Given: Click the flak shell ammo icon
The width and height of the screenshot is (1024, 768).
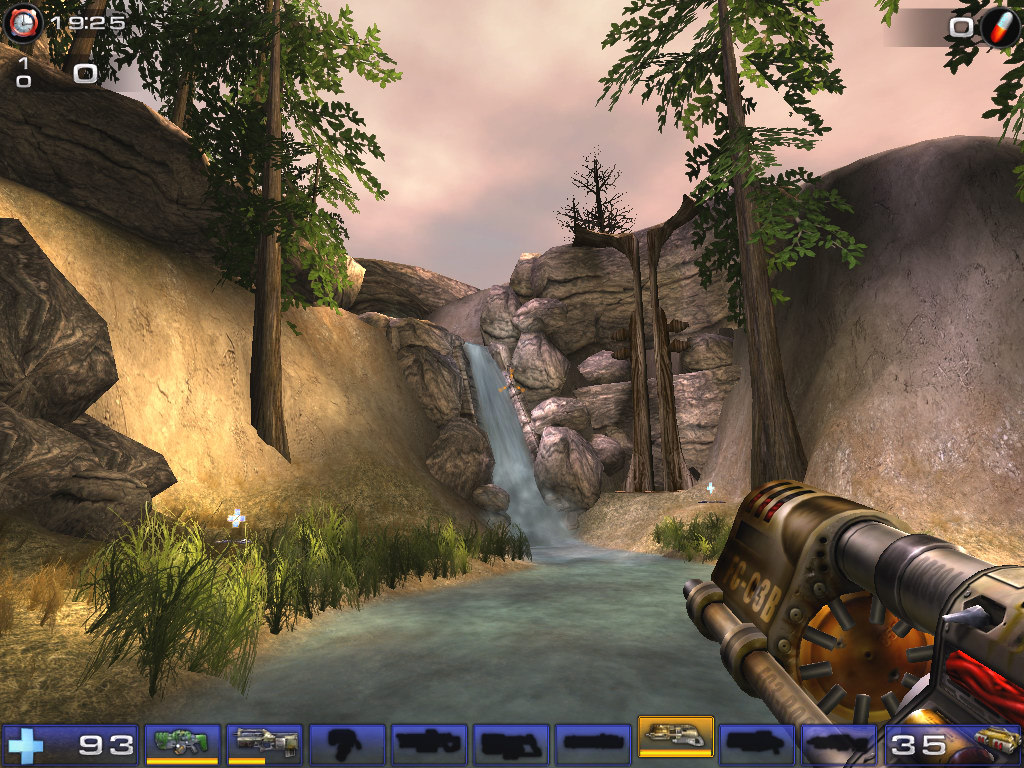Looking at the screenshot, I should [995, 744].
